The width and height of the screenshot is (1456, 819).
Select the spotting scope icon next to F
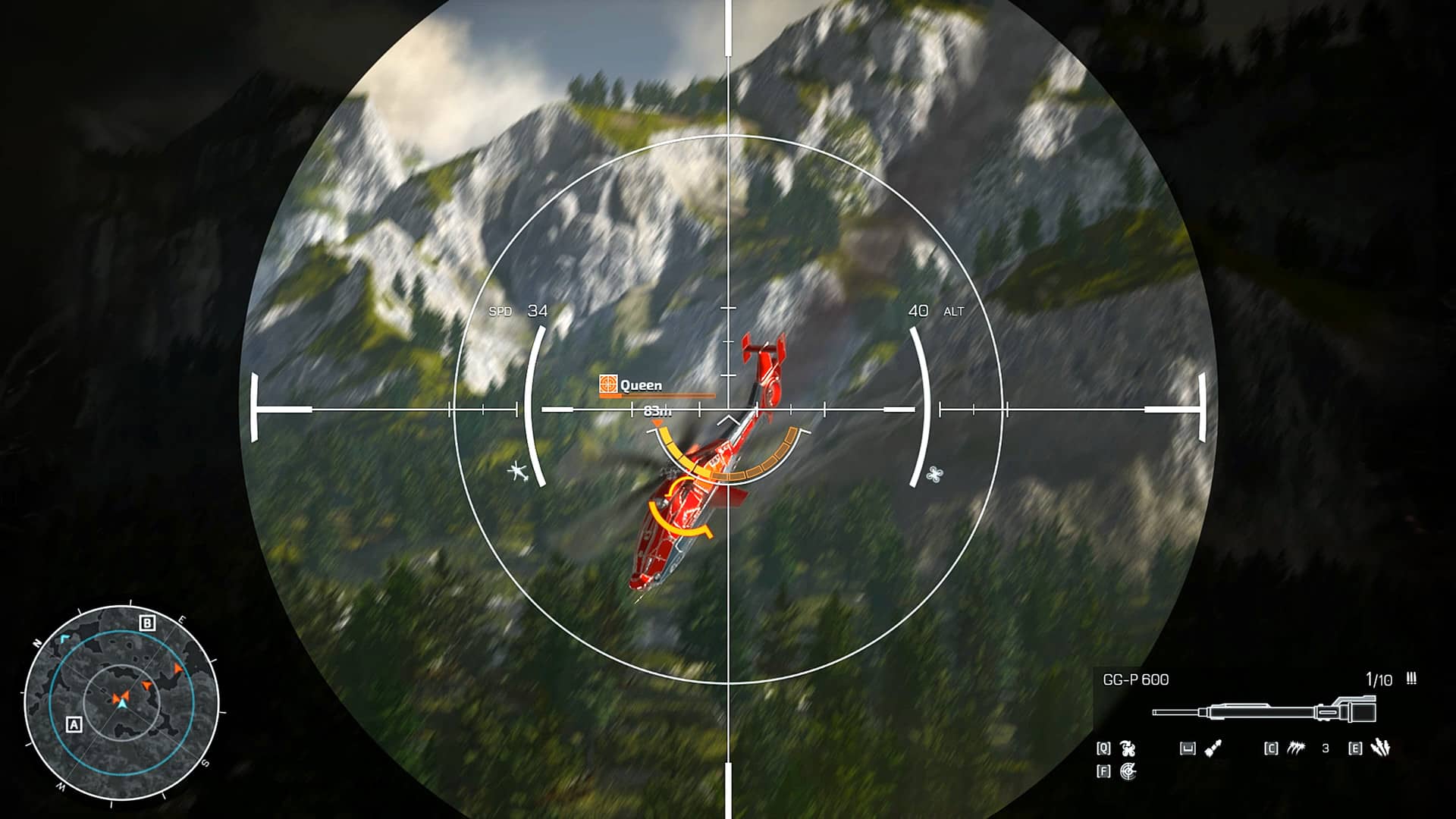pos(1128,773)
